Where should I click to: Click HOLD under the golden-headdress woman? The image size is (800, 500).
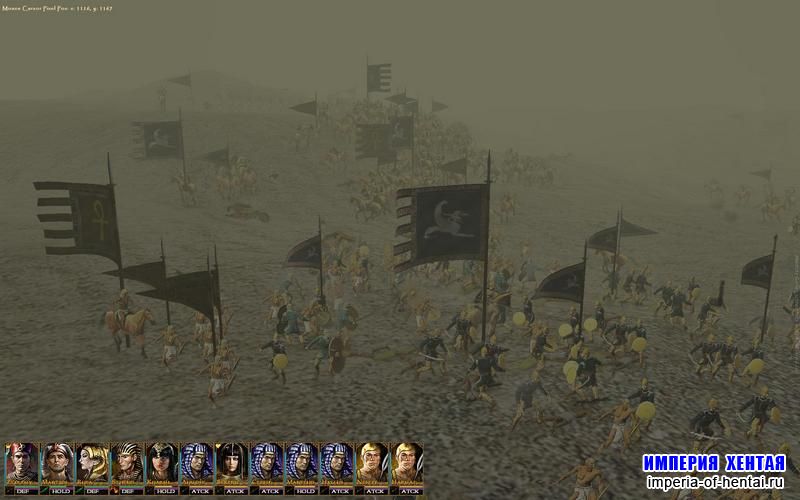[x=166, y=490]
